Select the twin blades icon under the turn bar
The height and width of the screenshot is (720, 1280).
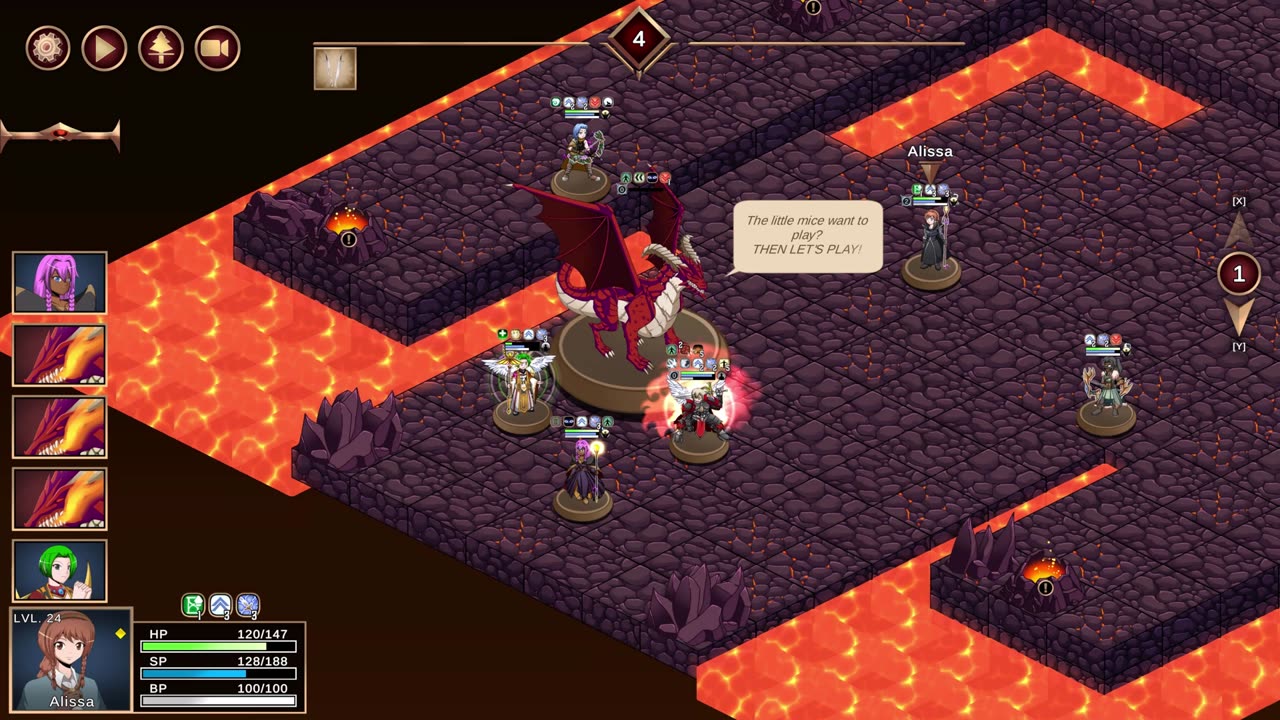tap(335, 68)
